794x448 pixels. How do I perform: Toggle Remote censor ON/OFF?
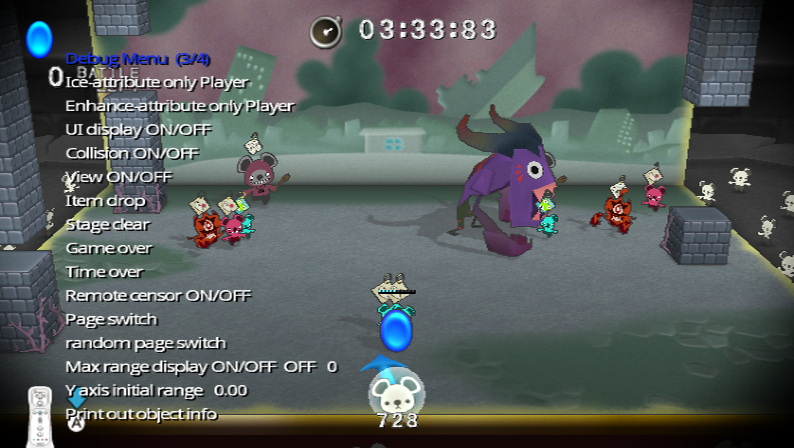point(158,295)
